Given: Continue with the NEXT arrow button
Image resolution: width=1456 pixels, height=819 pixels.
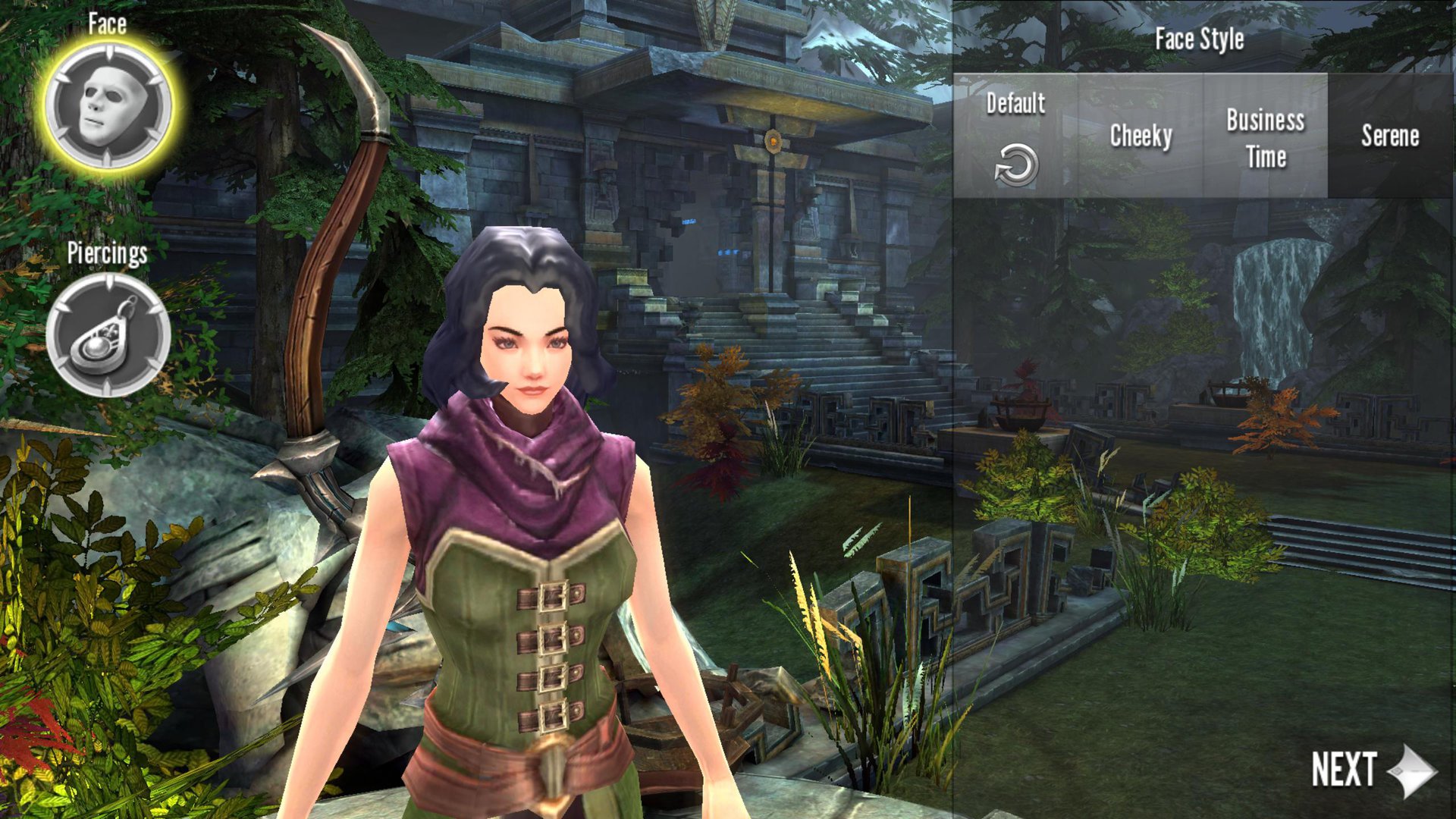Looking at the screenshot, I should click(1373, 770).
